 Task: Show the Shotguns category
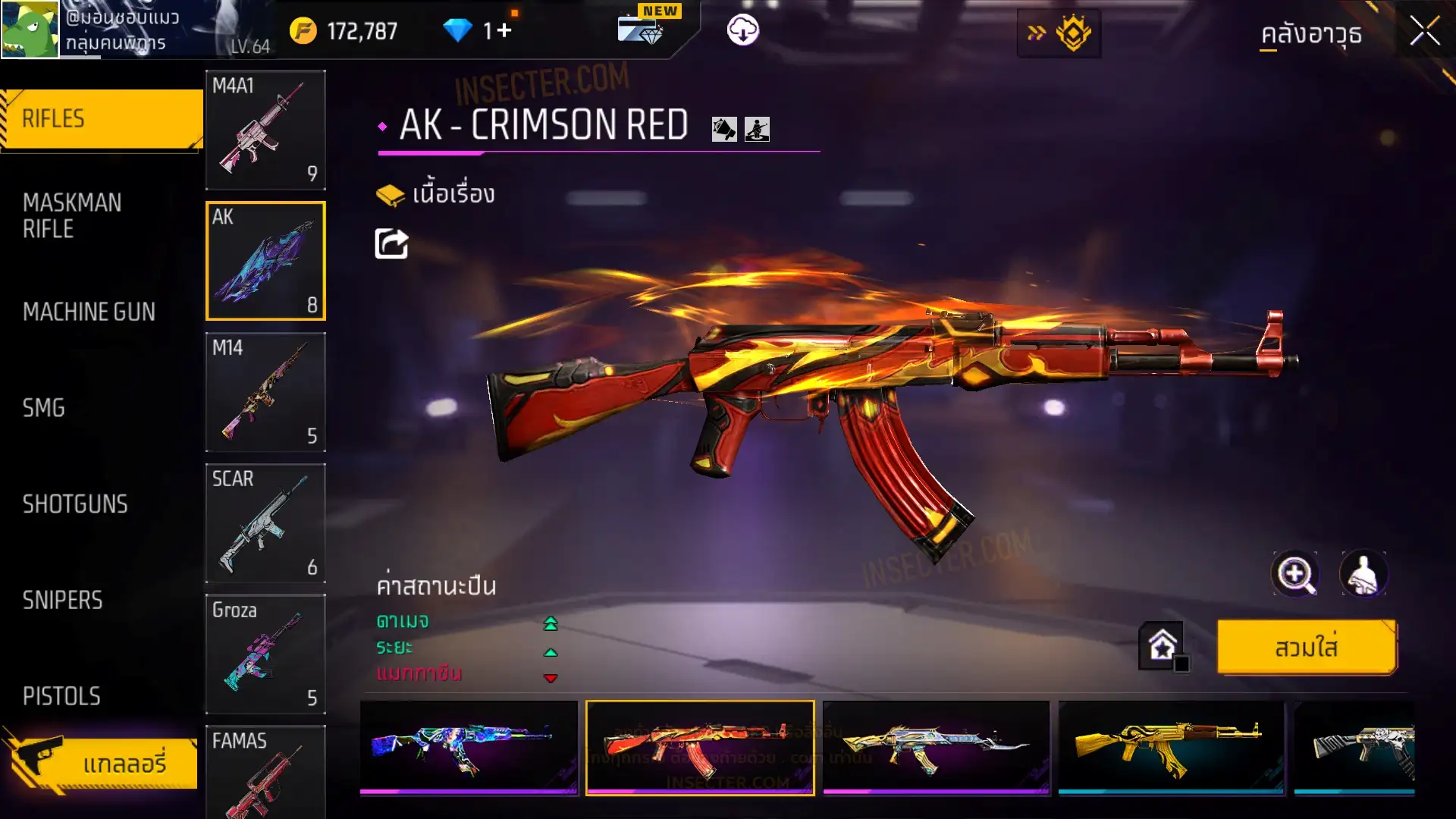[75, 504]
